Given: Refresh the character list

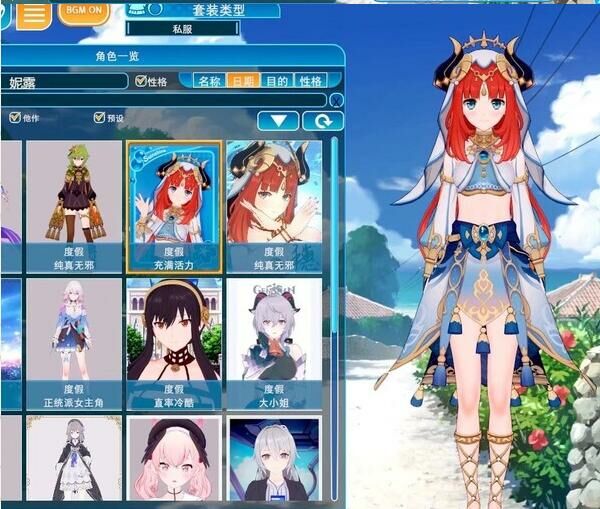Looking at the screenshot, I should tap(323, 121).
